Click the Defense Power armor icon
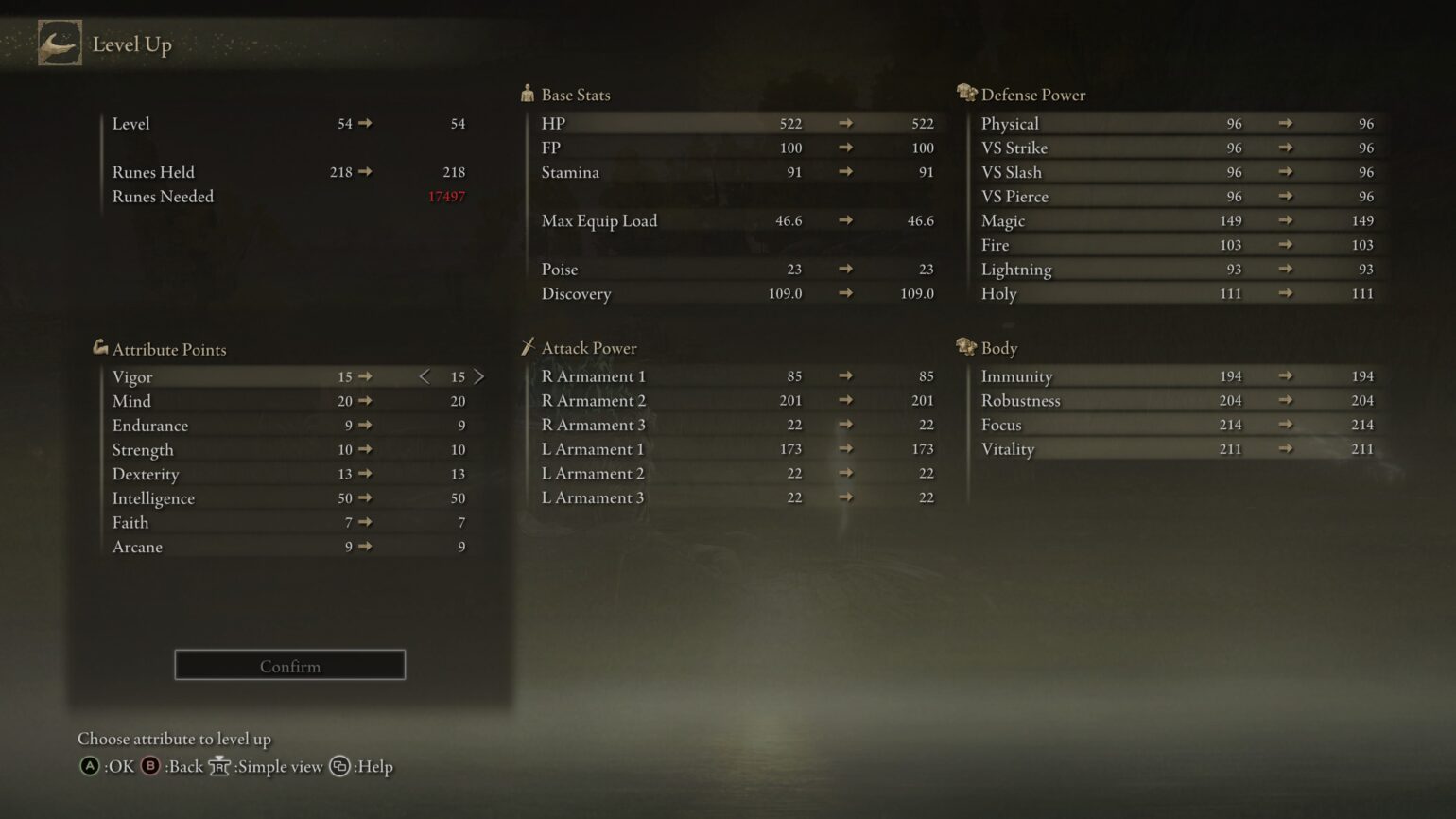 [965, 92]
